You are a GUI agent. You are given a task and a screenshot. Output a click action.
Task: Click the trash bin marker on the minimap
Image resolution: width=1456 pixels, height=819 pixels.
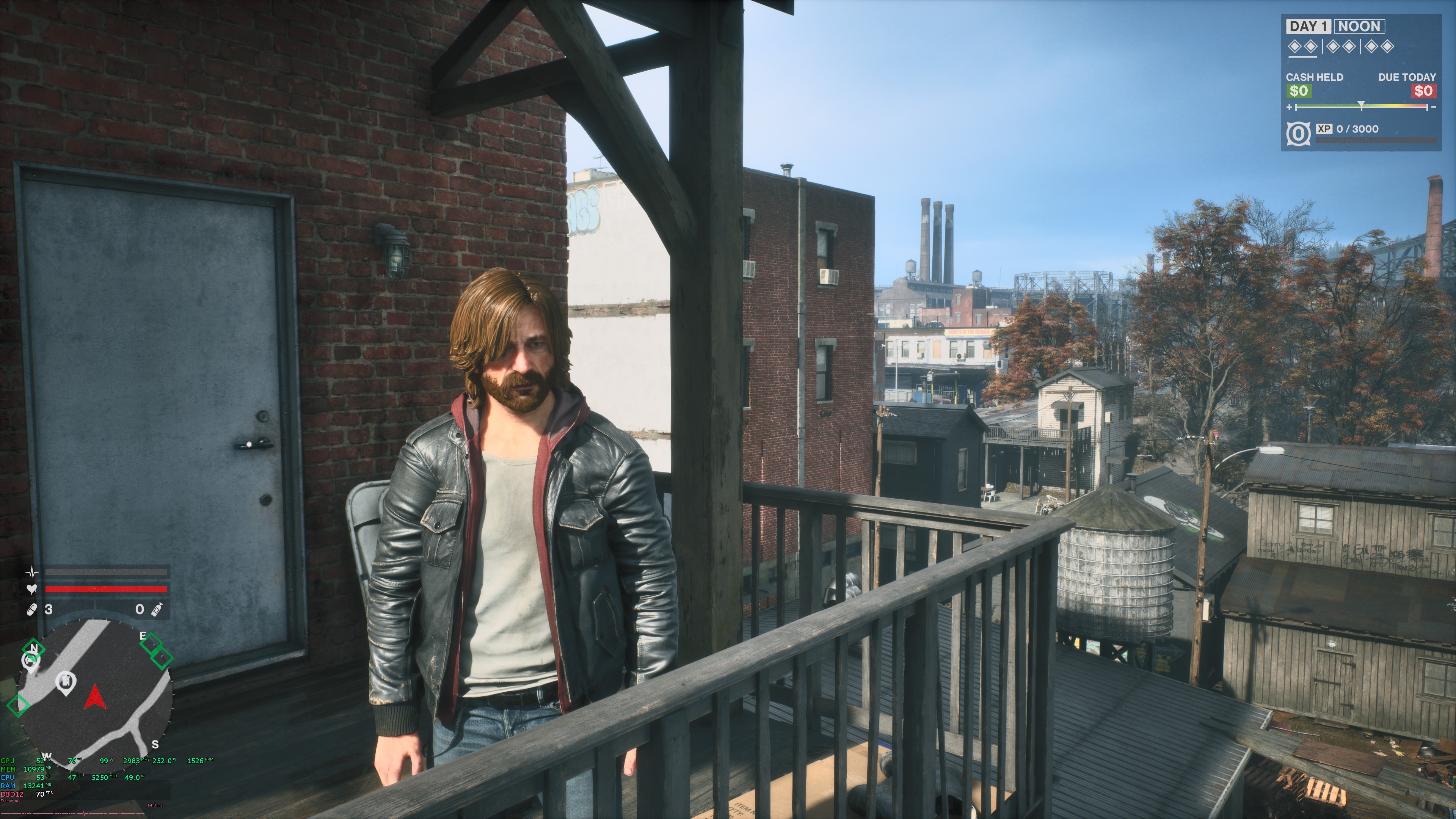pos(67,682)
